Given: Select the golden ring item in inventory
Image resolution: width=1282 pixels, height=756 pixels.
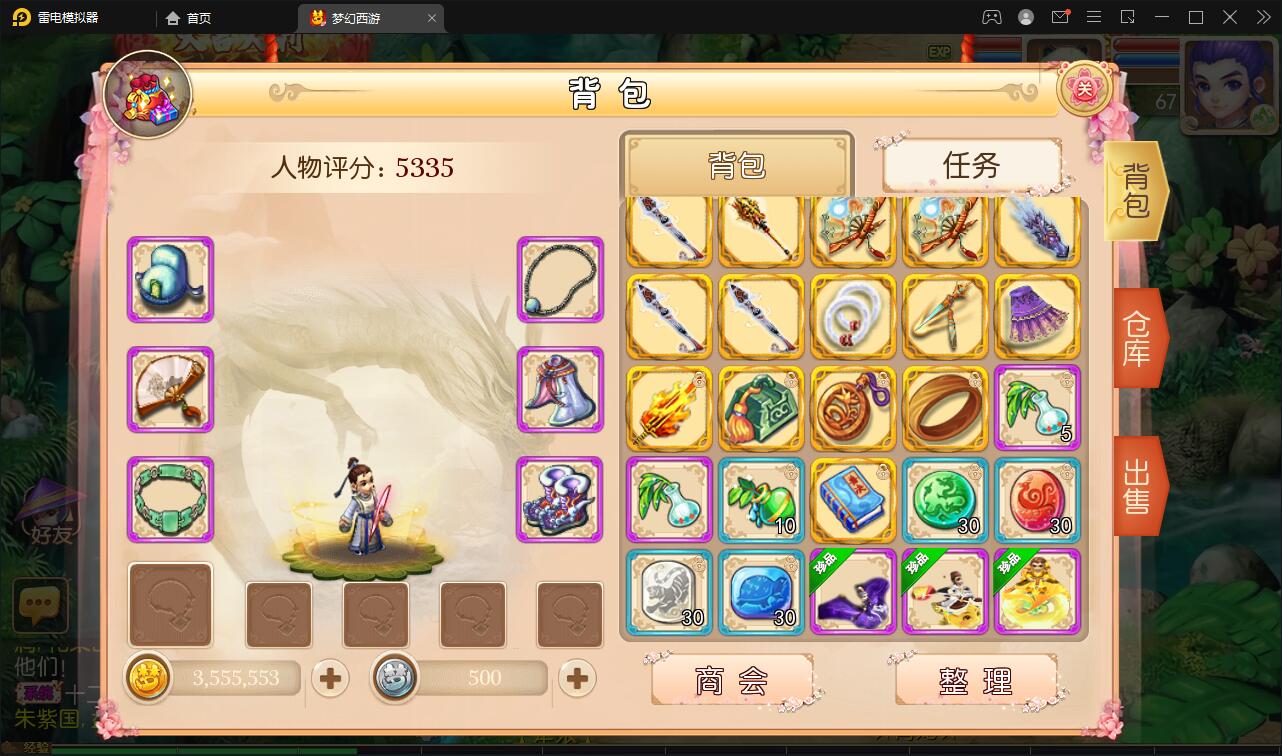Looking at the screenshot, I should tap(944, 408).
